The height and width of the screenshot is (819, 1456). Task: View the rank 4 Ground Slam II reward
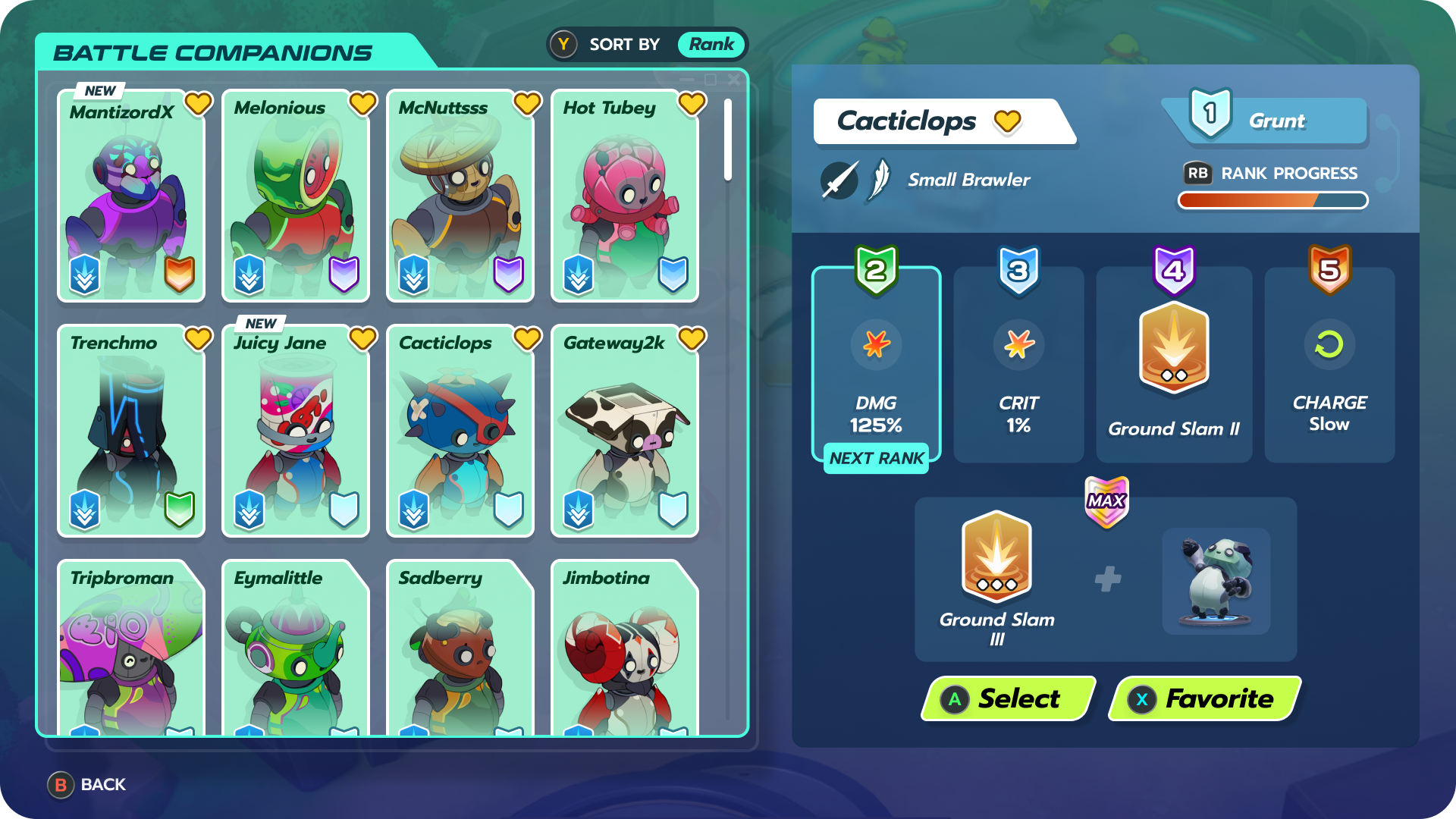[1174, 366]
